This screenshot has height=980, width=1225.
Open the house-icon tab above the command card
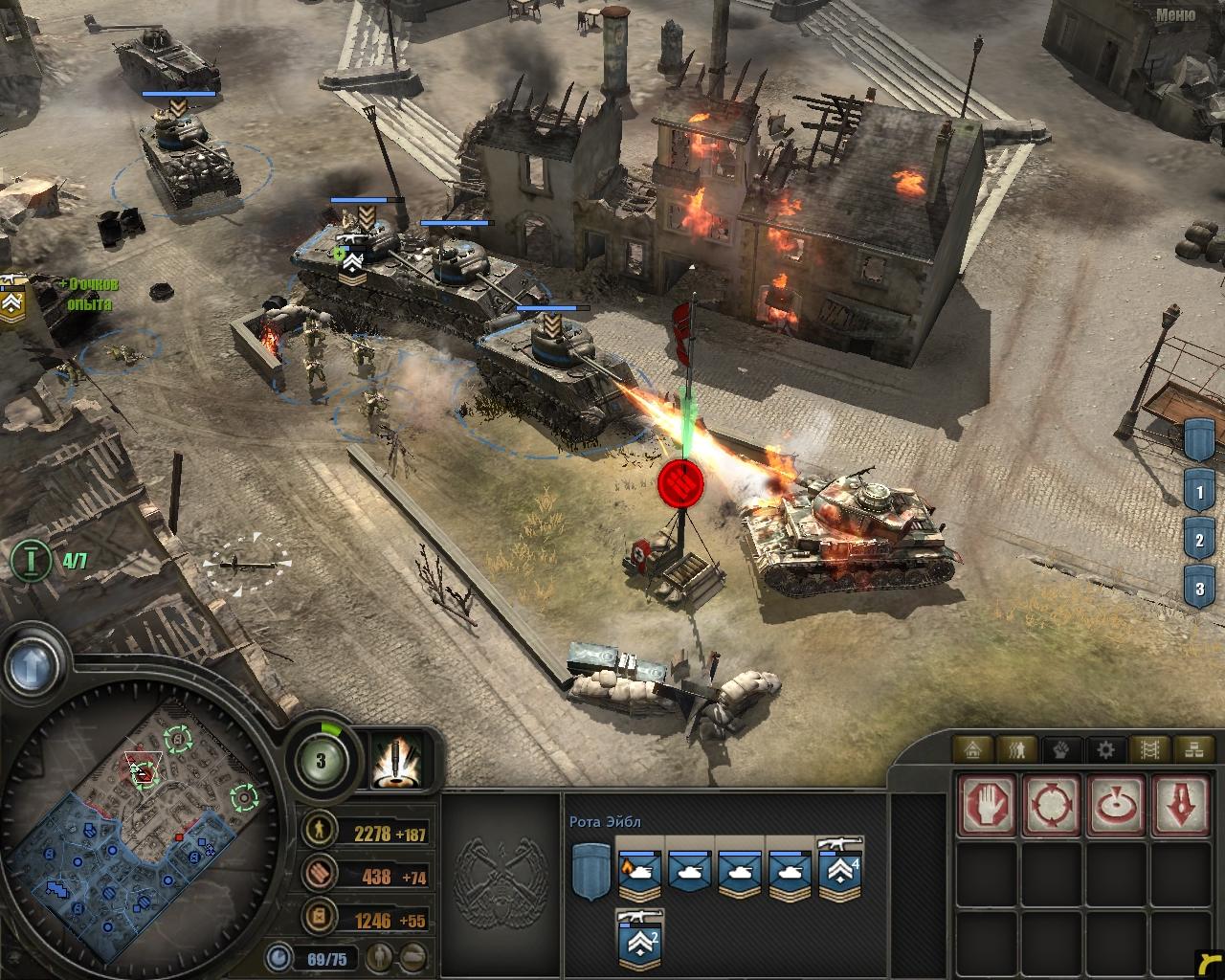975,748
